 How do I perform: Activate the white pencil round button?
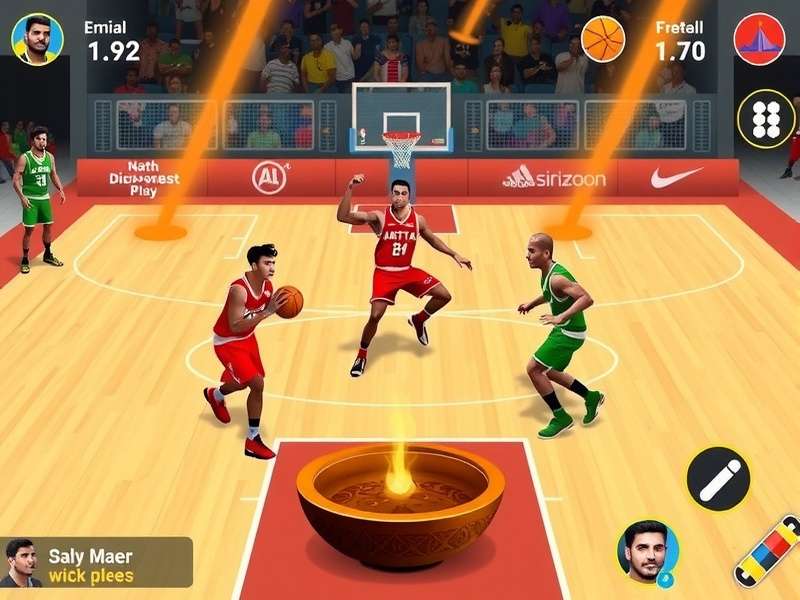[x=718, y=479]
